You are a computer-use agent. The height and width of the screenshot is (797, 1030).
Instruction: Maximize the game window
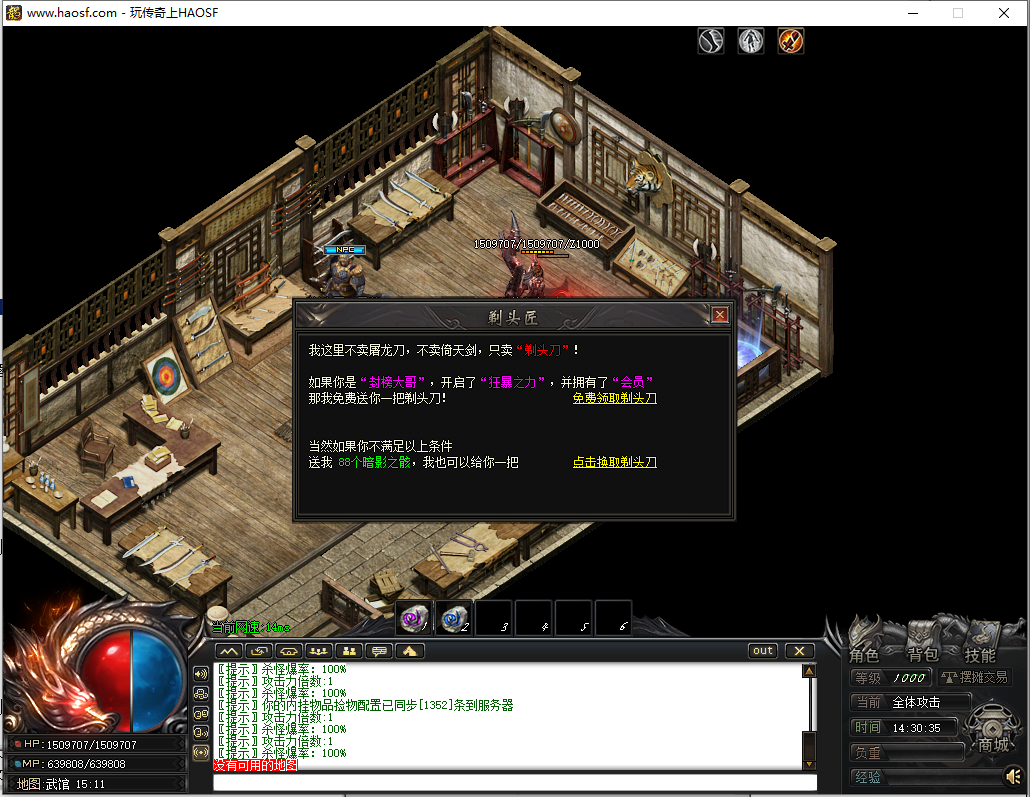[957, 13]
